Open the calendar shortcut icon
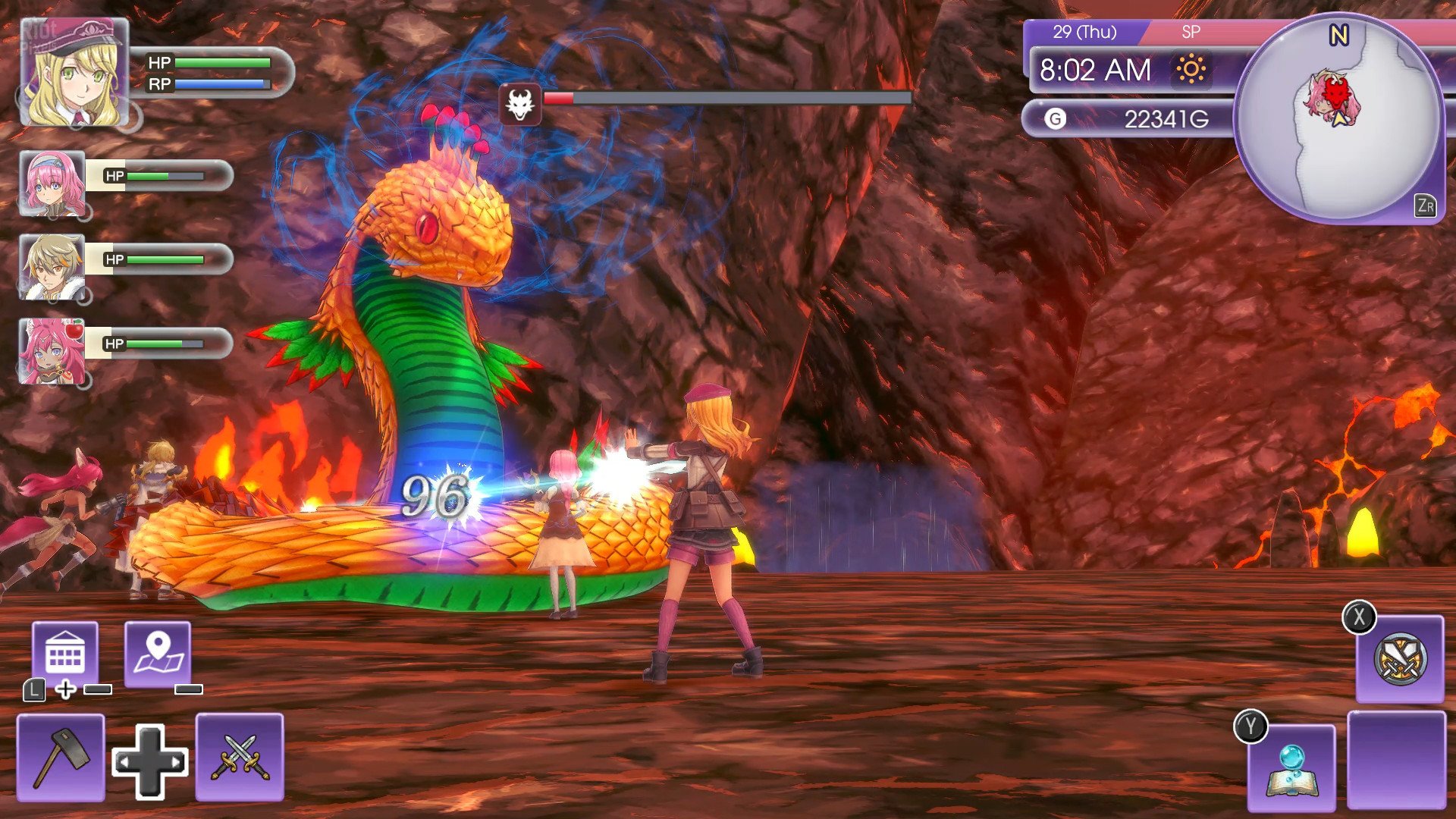1456x819 pixels. tap(65, 653)
